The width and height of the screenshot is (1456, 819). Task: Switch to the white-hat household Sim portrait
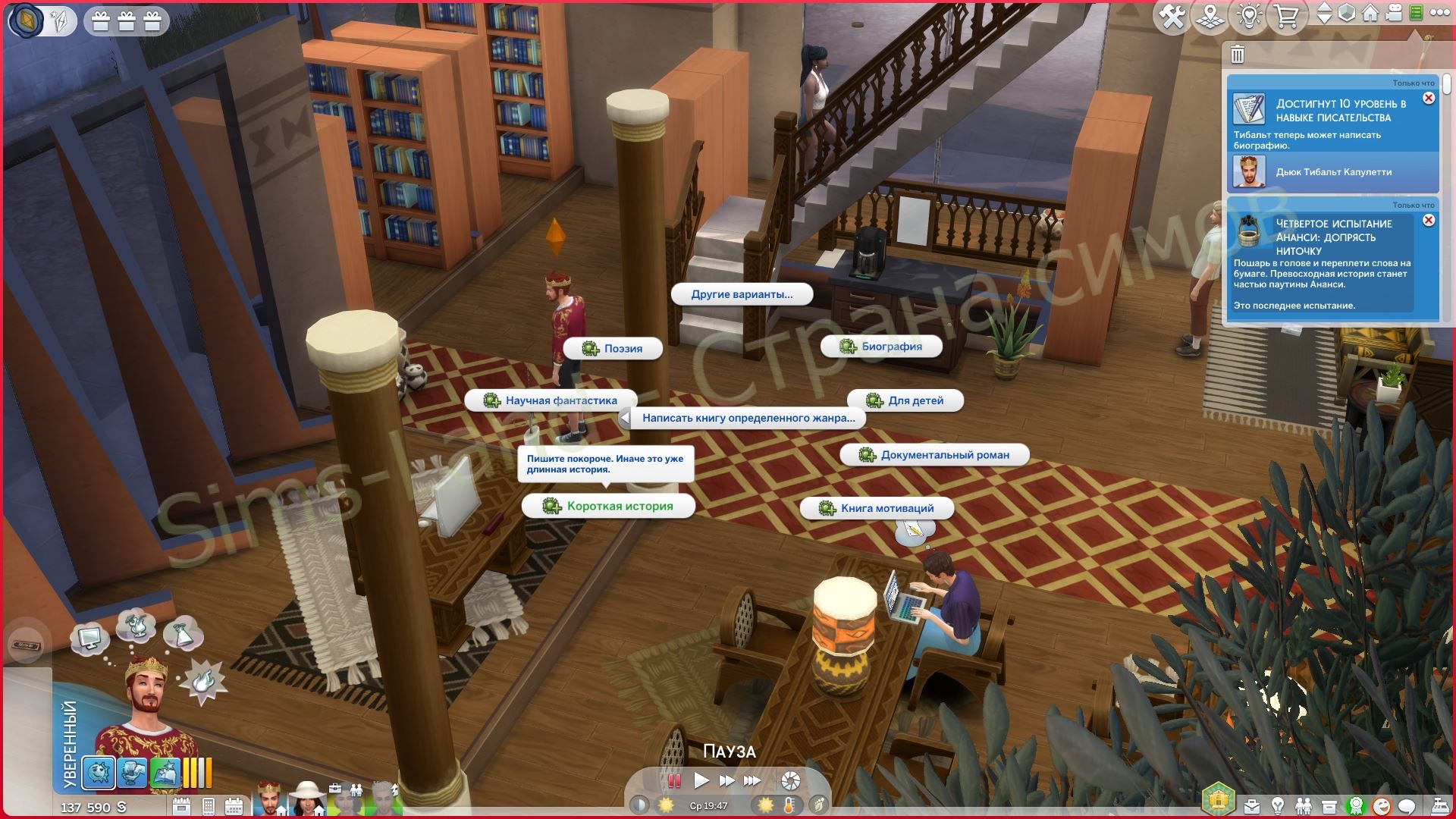tap(307, 799)
